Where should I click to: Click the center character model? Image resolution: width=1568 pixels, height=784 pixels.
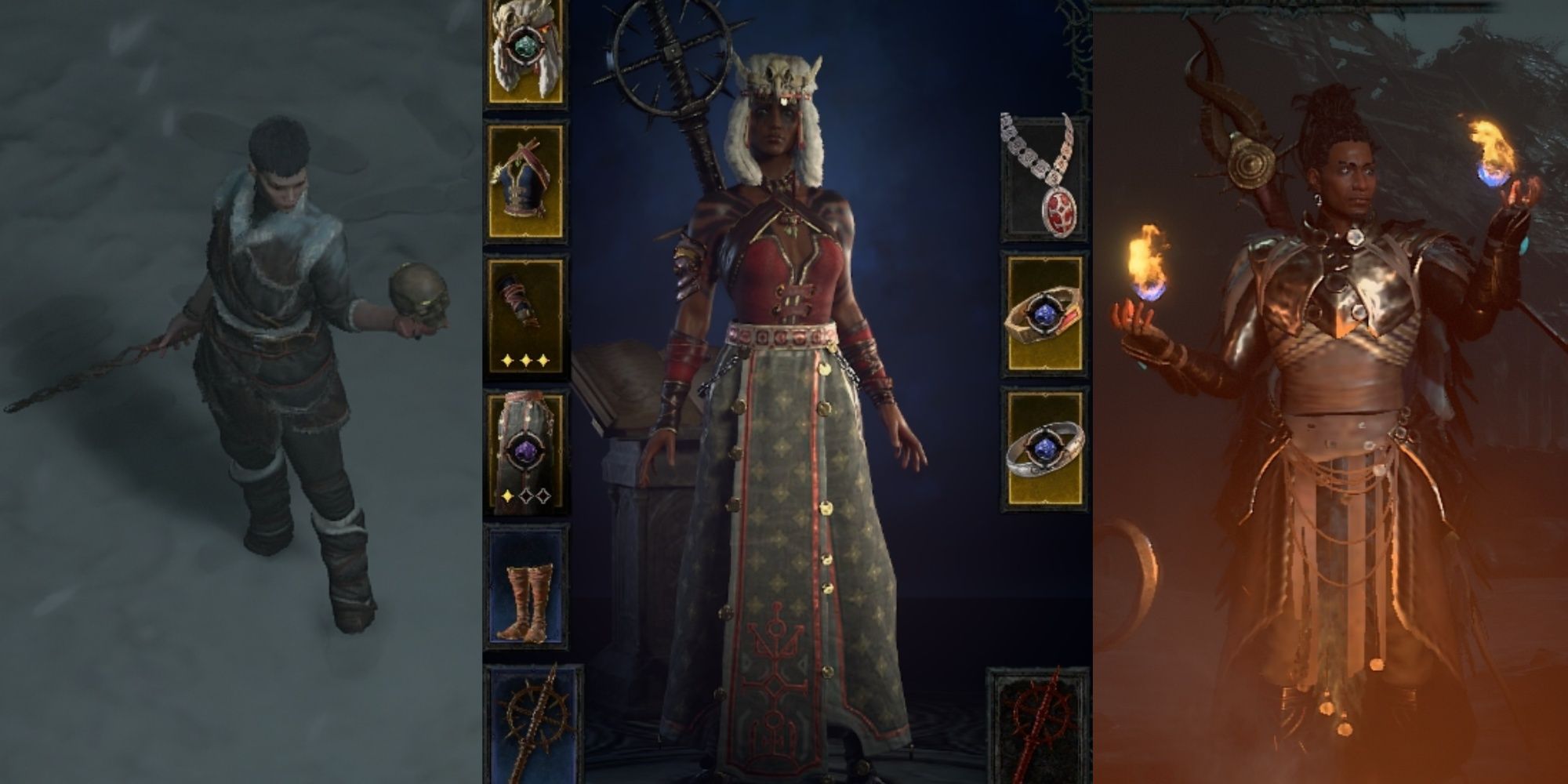(784, 392)
